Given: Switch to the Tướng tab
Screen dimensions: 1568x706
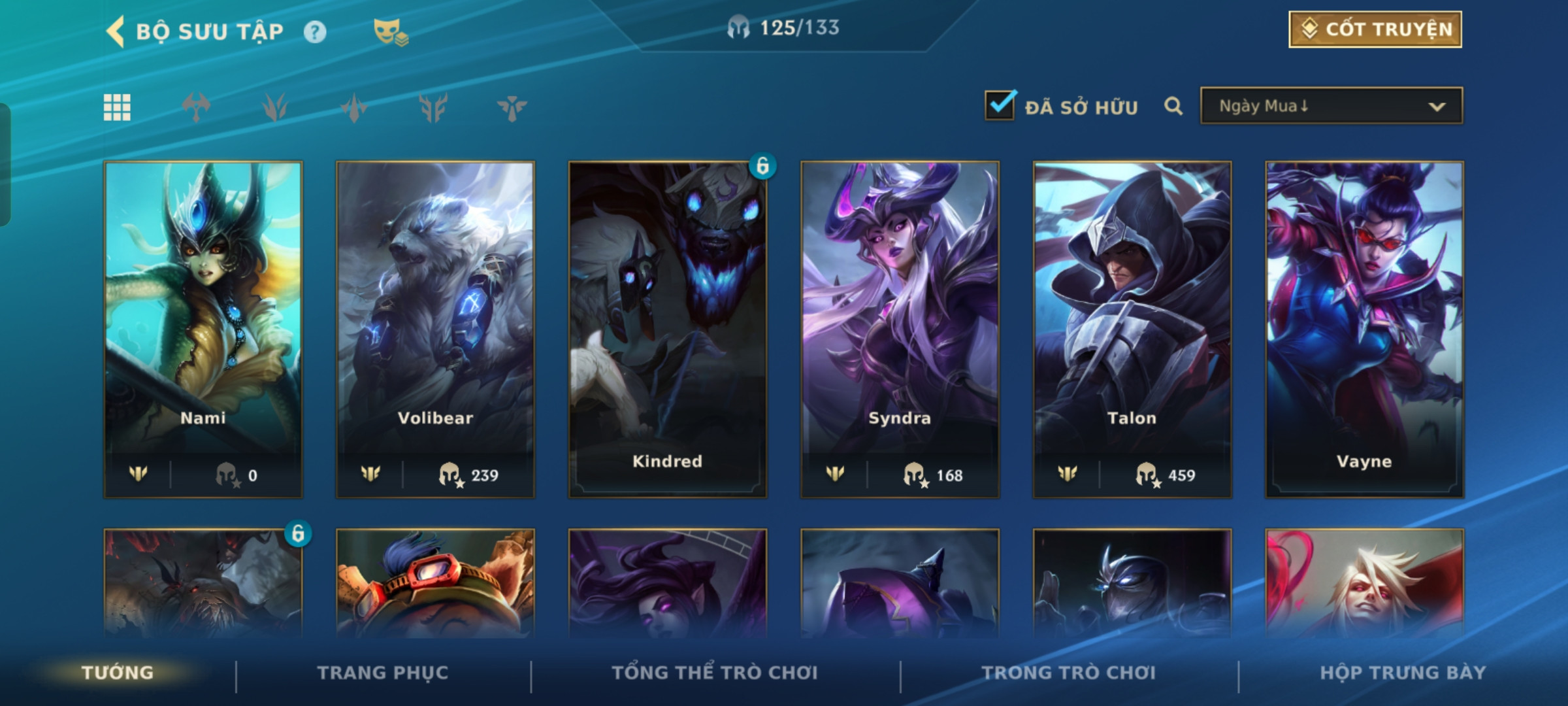Looking at the screenshot, I should point(118,673).
